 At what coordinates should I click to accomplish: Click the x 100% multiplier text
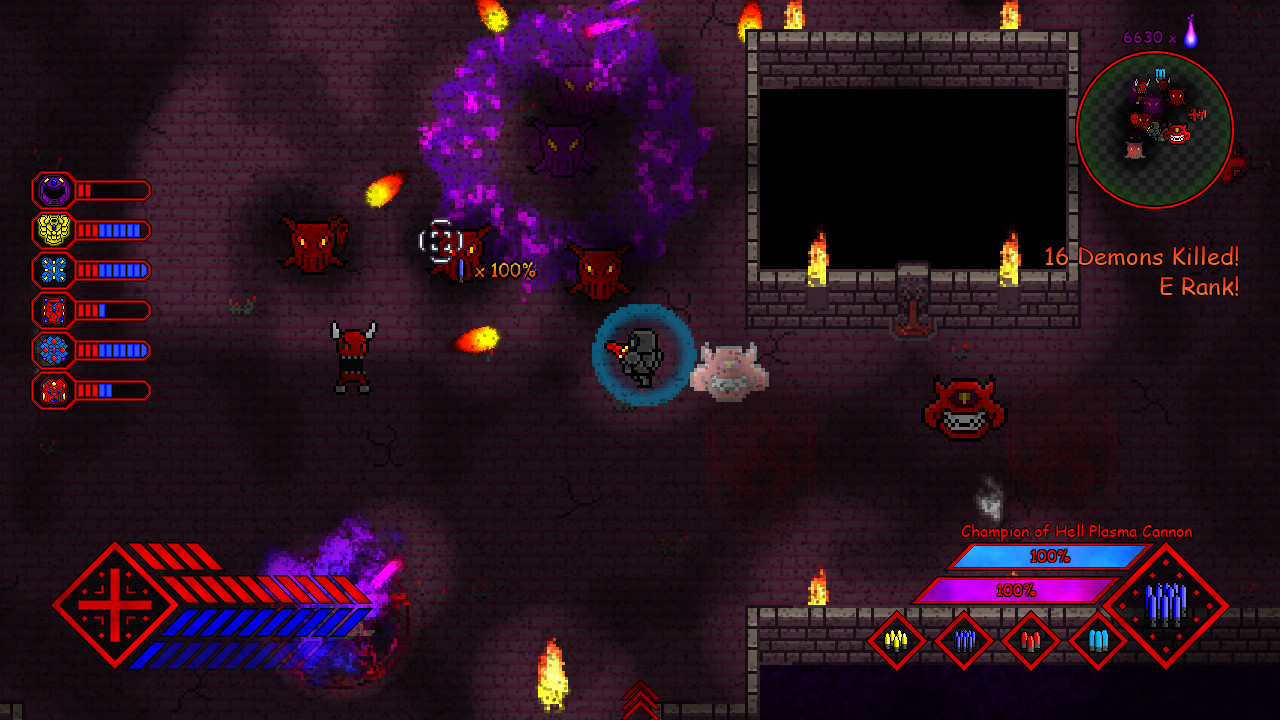[x=505, y=268]
